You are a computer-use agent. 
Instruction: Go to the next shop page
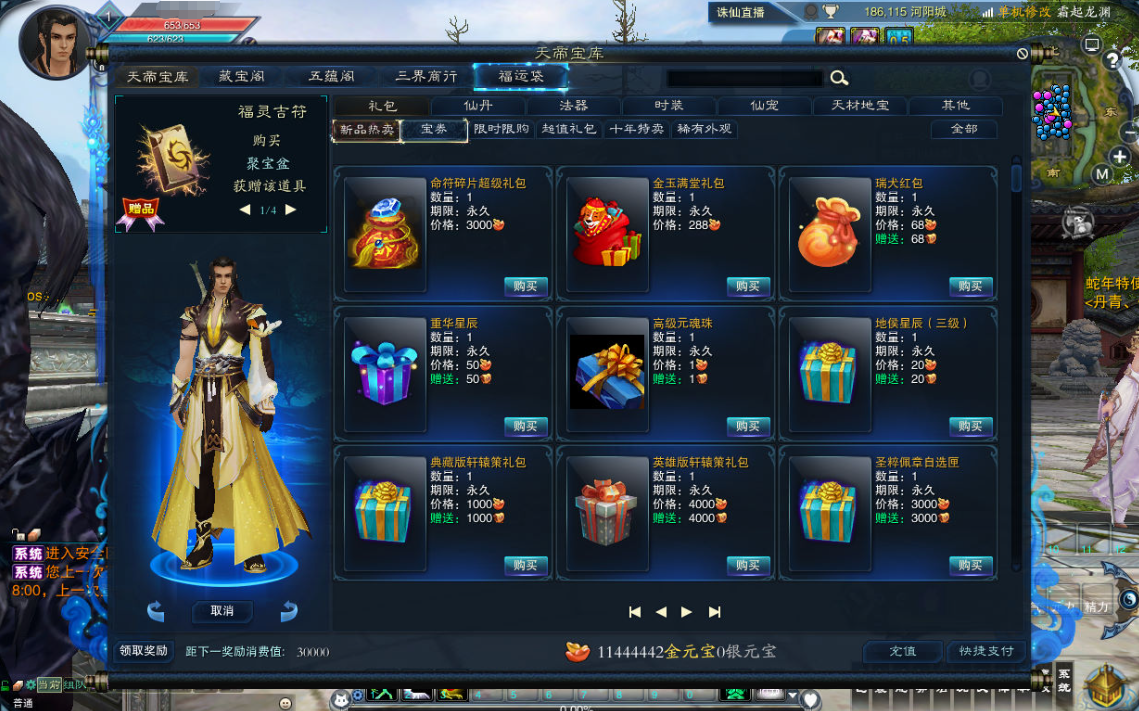point(686,612)
